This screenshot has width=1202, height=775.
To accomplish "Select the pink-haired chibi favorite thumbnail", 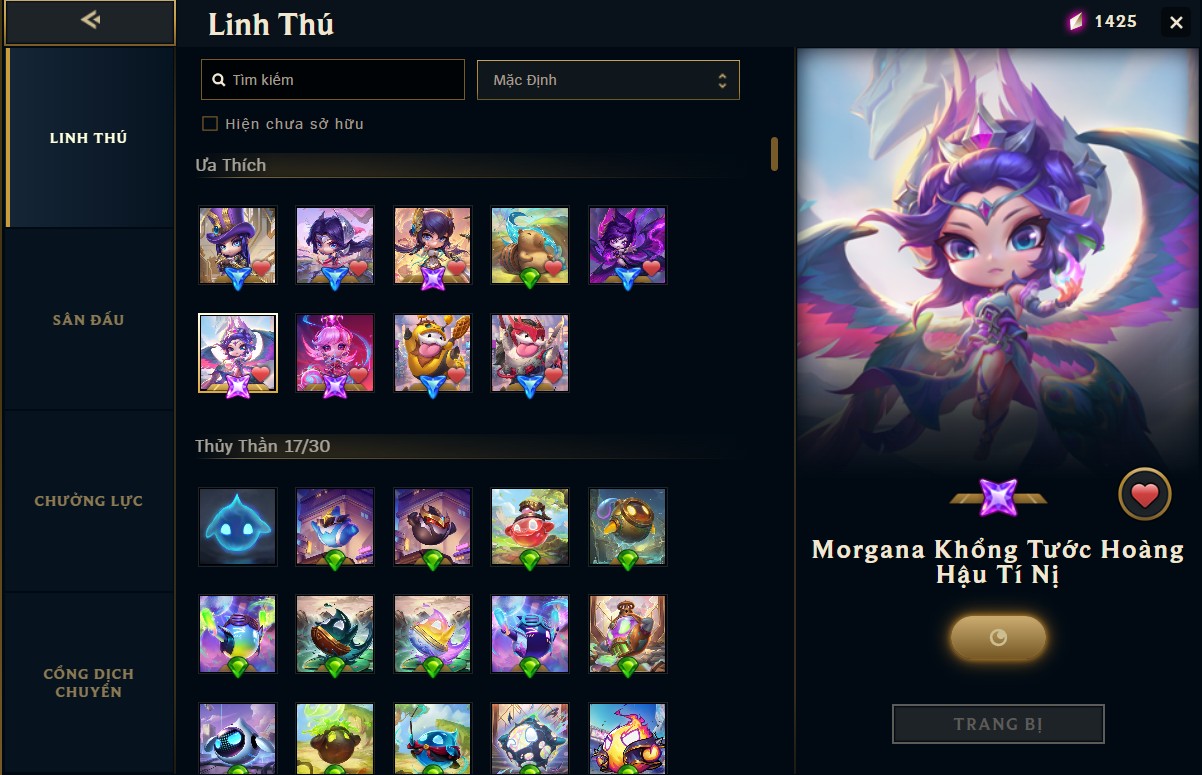I will pyautogui.click(x=335, y=353).
